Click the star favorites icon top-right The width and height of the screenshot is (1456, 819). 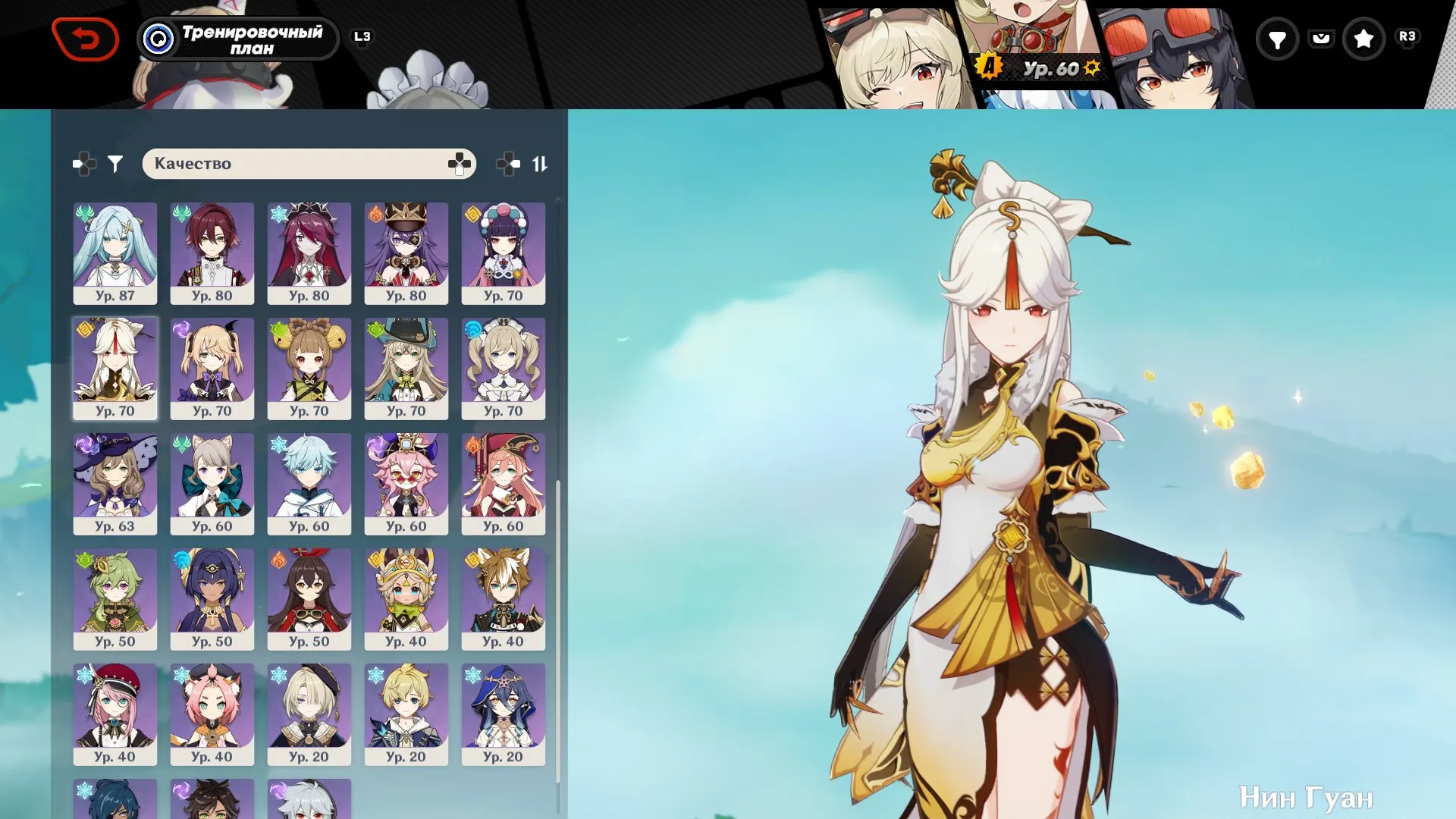pyautogui.click(x=1365, y=38)
